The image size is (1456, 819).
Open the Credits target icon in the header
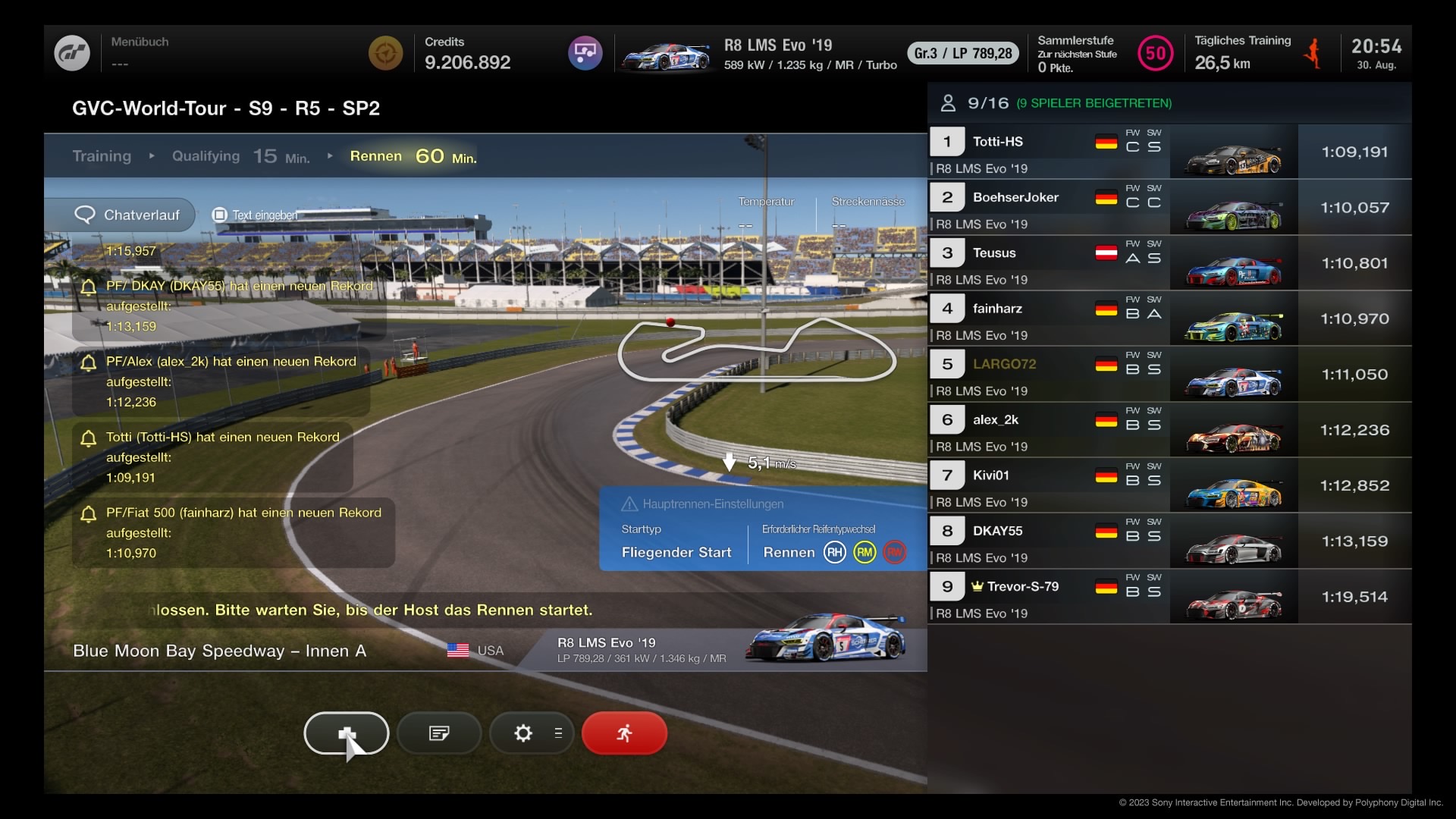pyautogui.click(x=386, y=52)
